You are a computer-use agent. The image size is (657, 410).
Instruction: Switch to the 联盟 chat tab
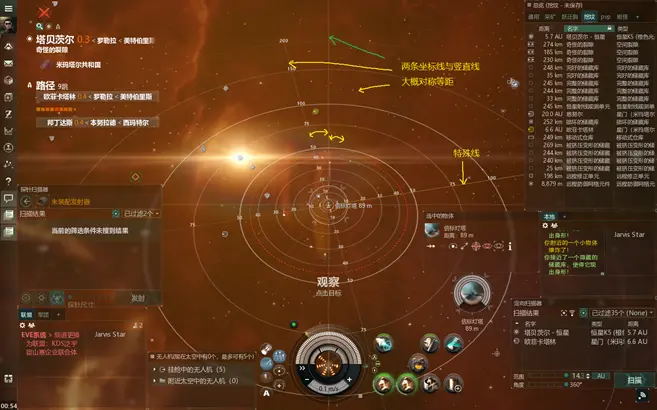tap(27, 314)
